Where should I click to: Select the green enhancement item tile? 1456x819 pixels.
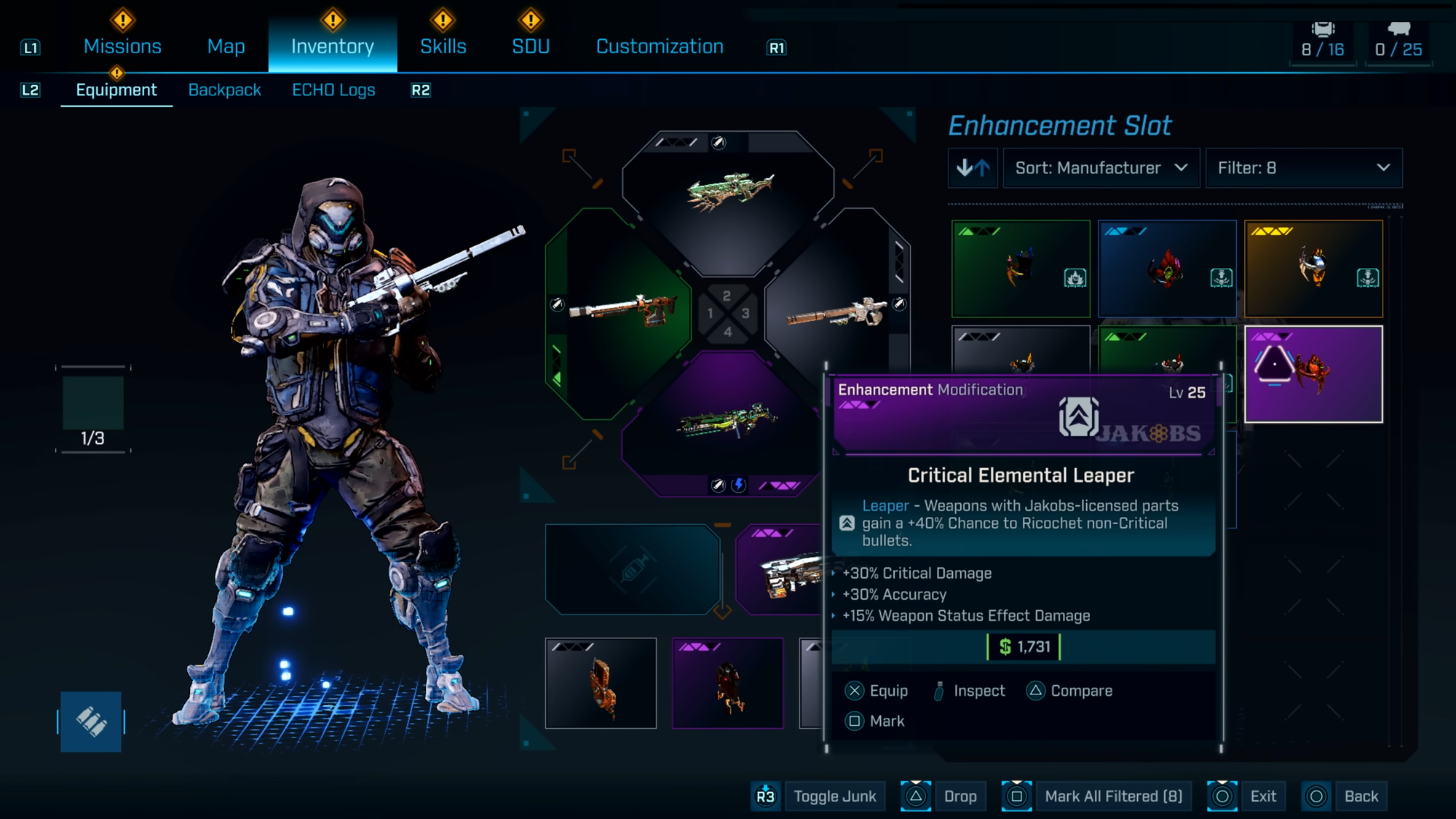tap(1021, 269)
